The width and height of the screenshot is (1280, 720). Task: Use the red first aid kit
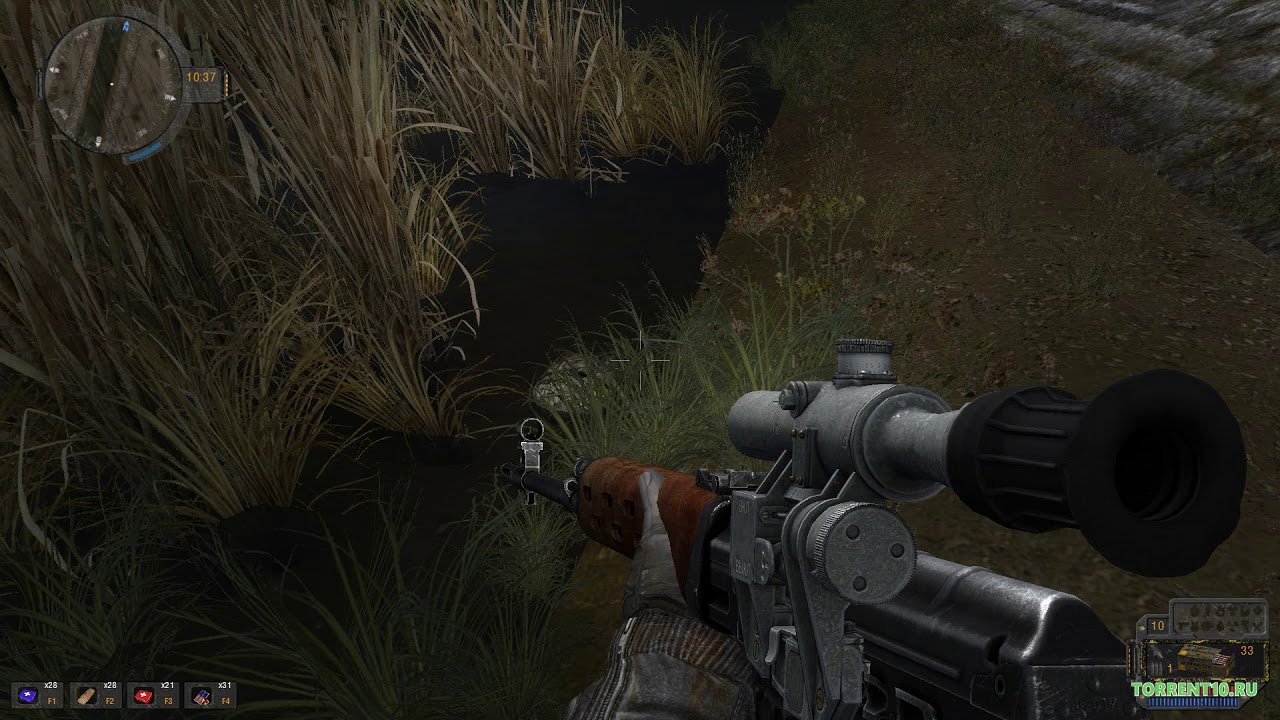point(141,695)
